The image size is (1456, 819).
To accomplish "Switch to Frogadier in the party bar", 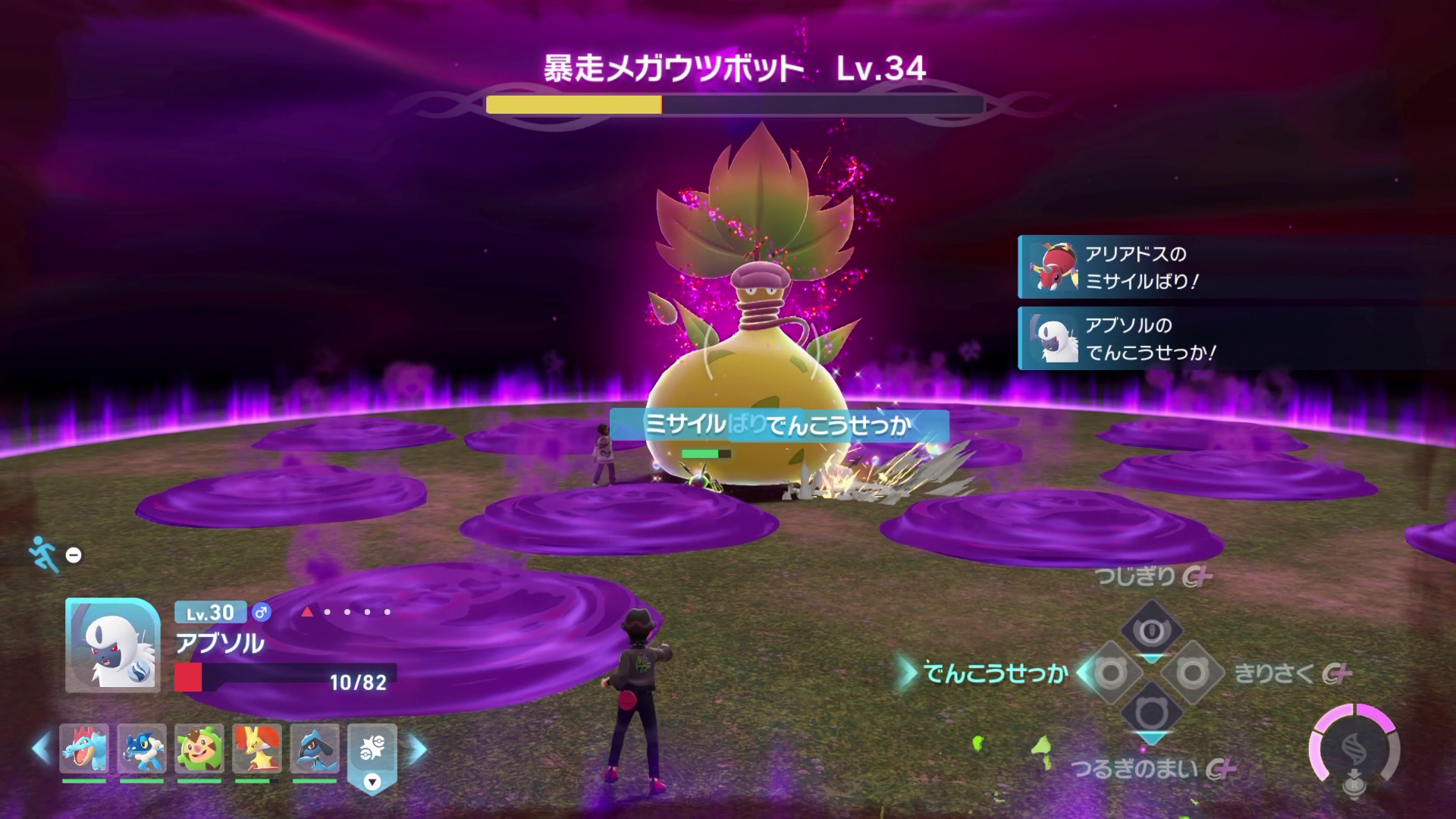I will pyautogui.click(x=142, y=748).
